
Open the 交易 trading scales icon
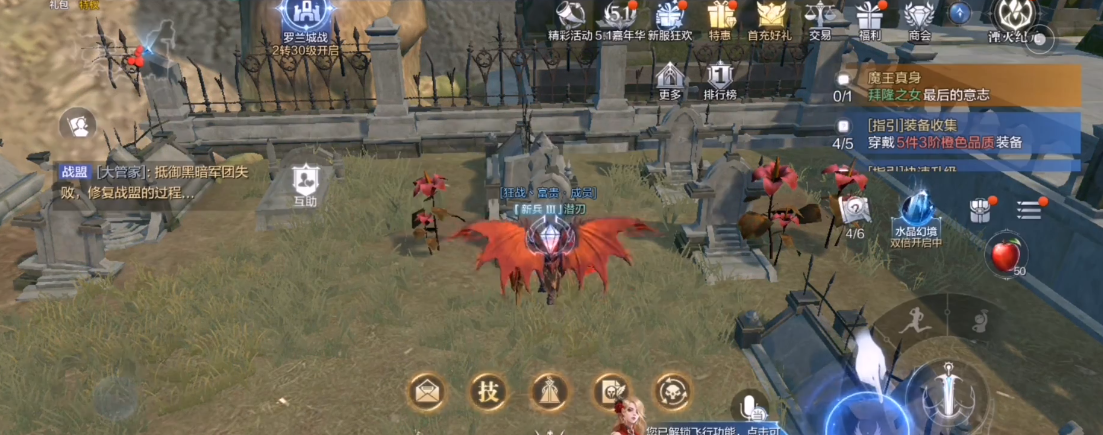click(x=820, y=16)
